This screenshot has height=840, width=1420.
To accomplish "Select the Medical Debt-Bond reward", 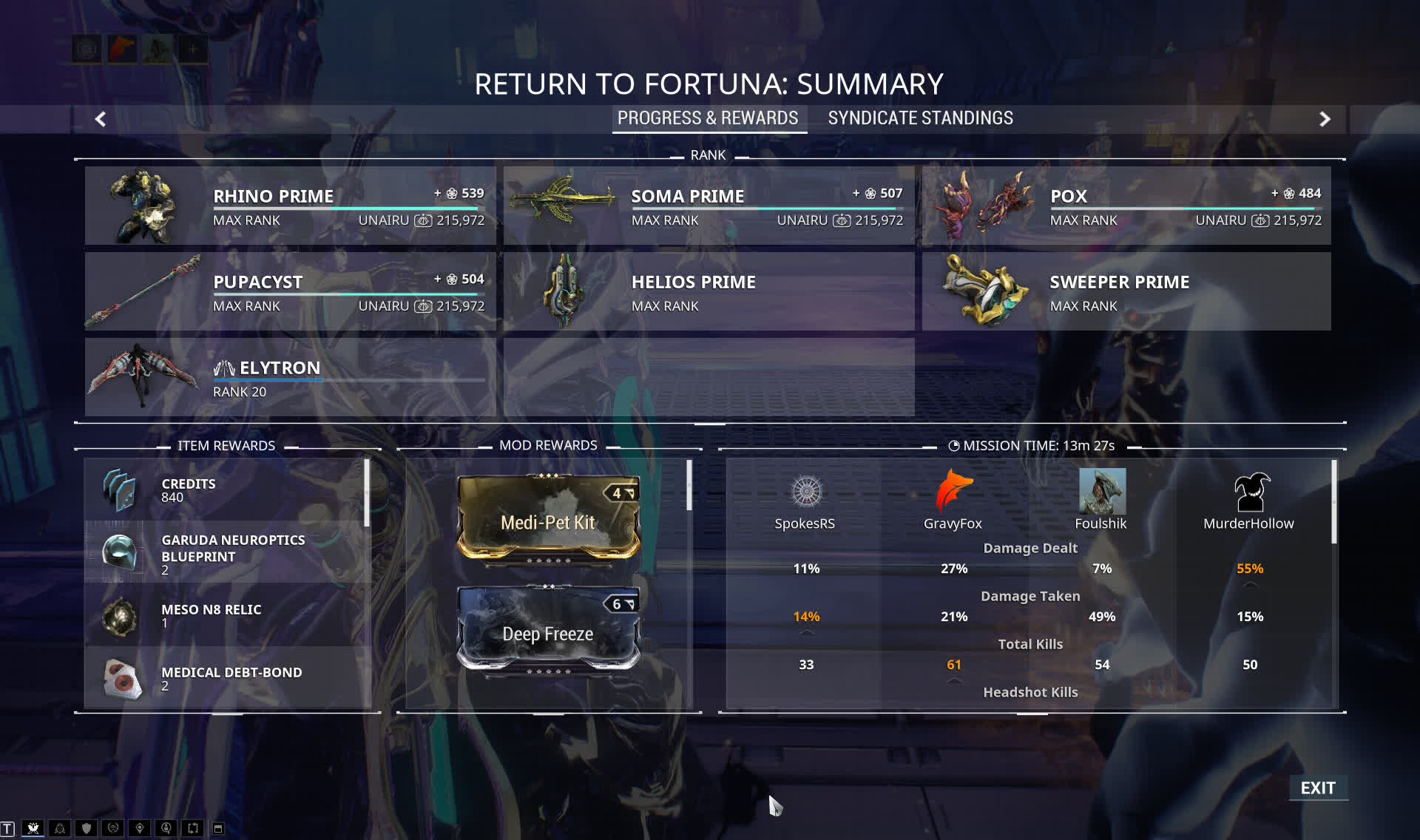I will [228, 678].
